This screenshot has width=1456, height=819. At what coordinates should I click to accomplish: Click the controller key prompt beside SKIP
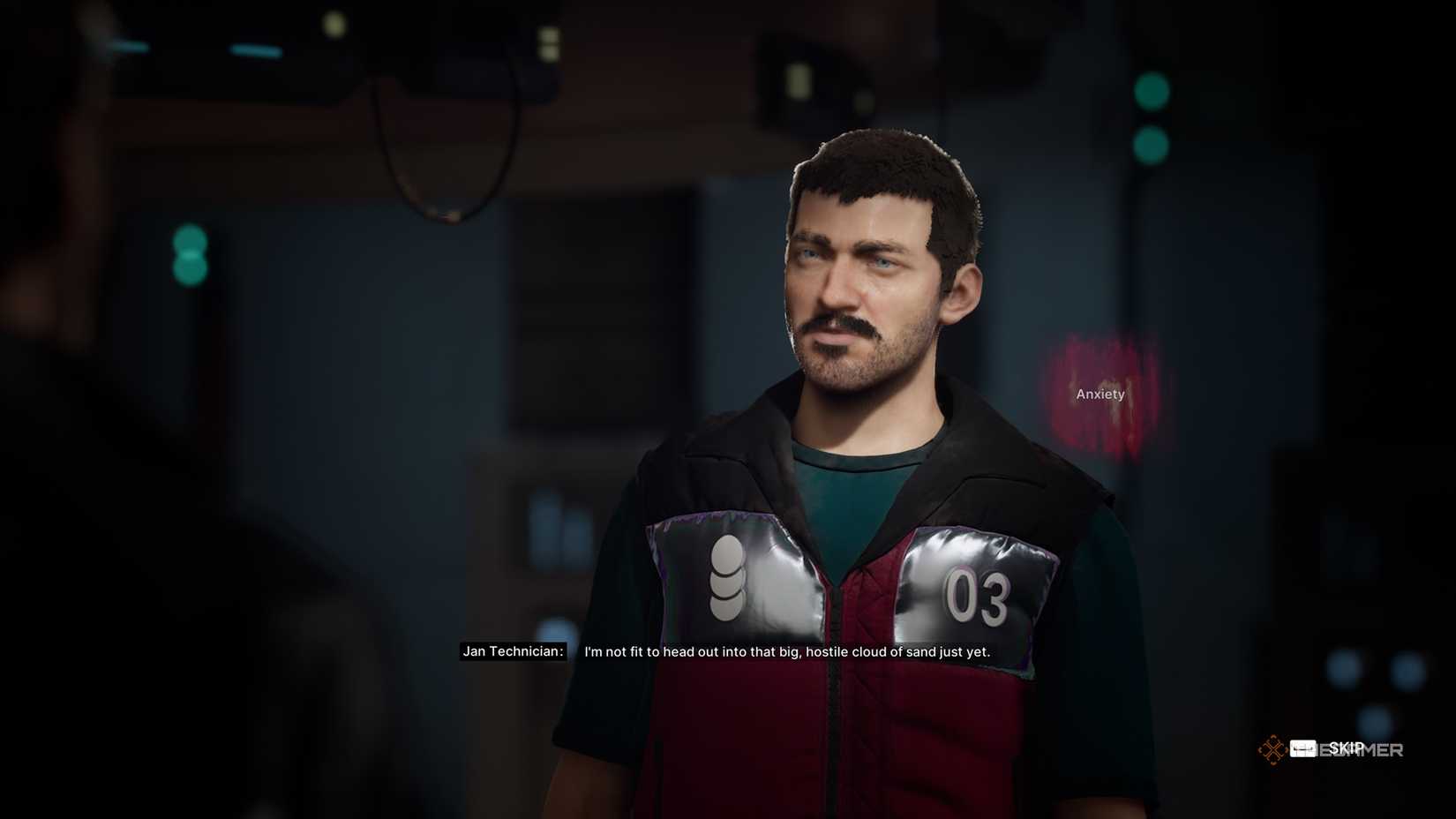1302,748
